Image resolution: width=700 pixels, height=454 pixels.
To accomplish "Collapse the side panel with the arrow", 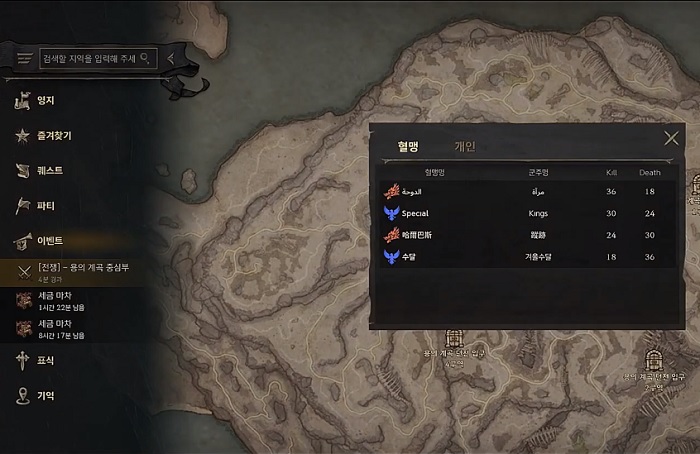I will pyautogui.click(x=171, y=58).
